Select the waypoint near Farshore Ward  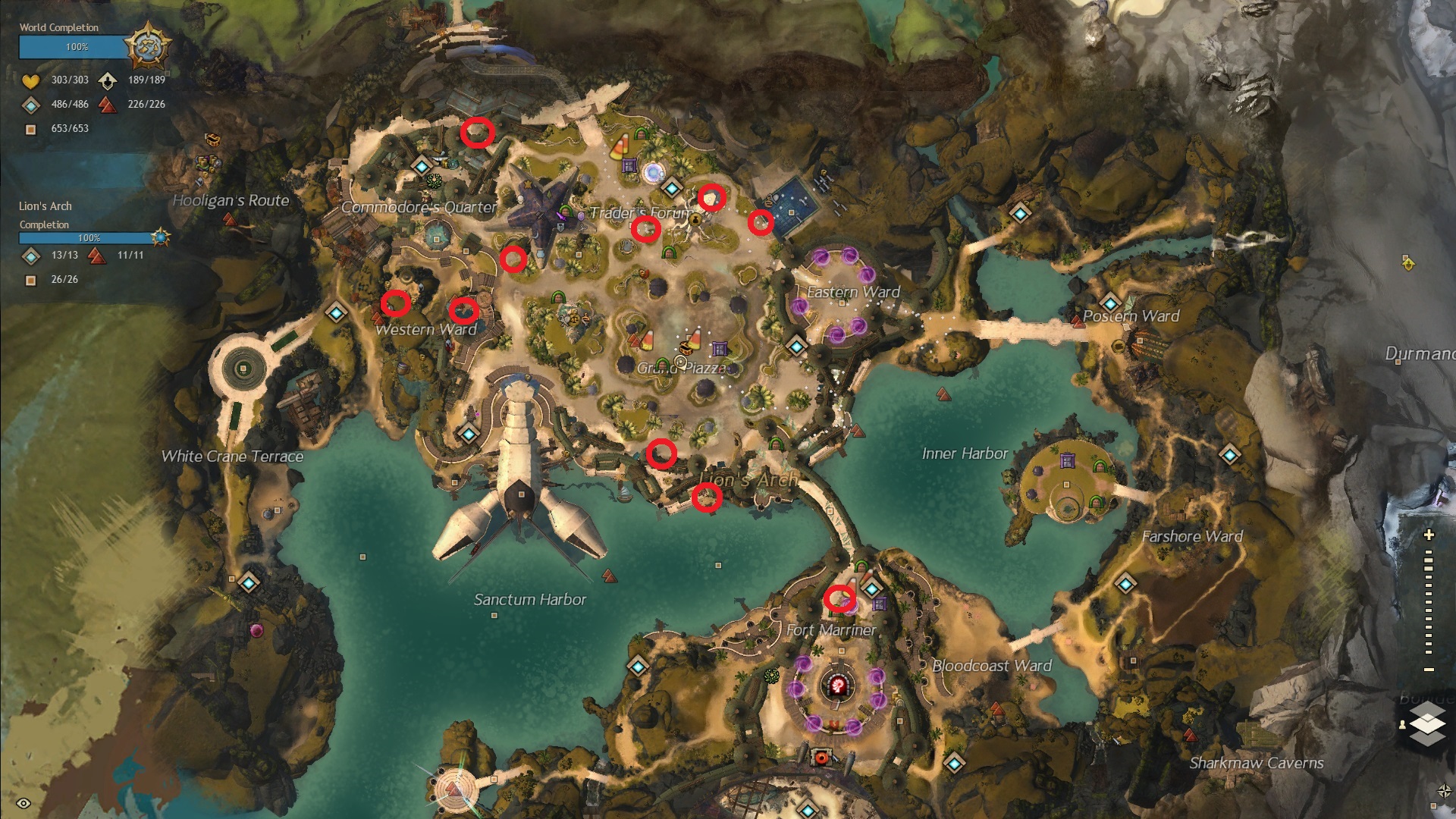(x=1229, y=455)
